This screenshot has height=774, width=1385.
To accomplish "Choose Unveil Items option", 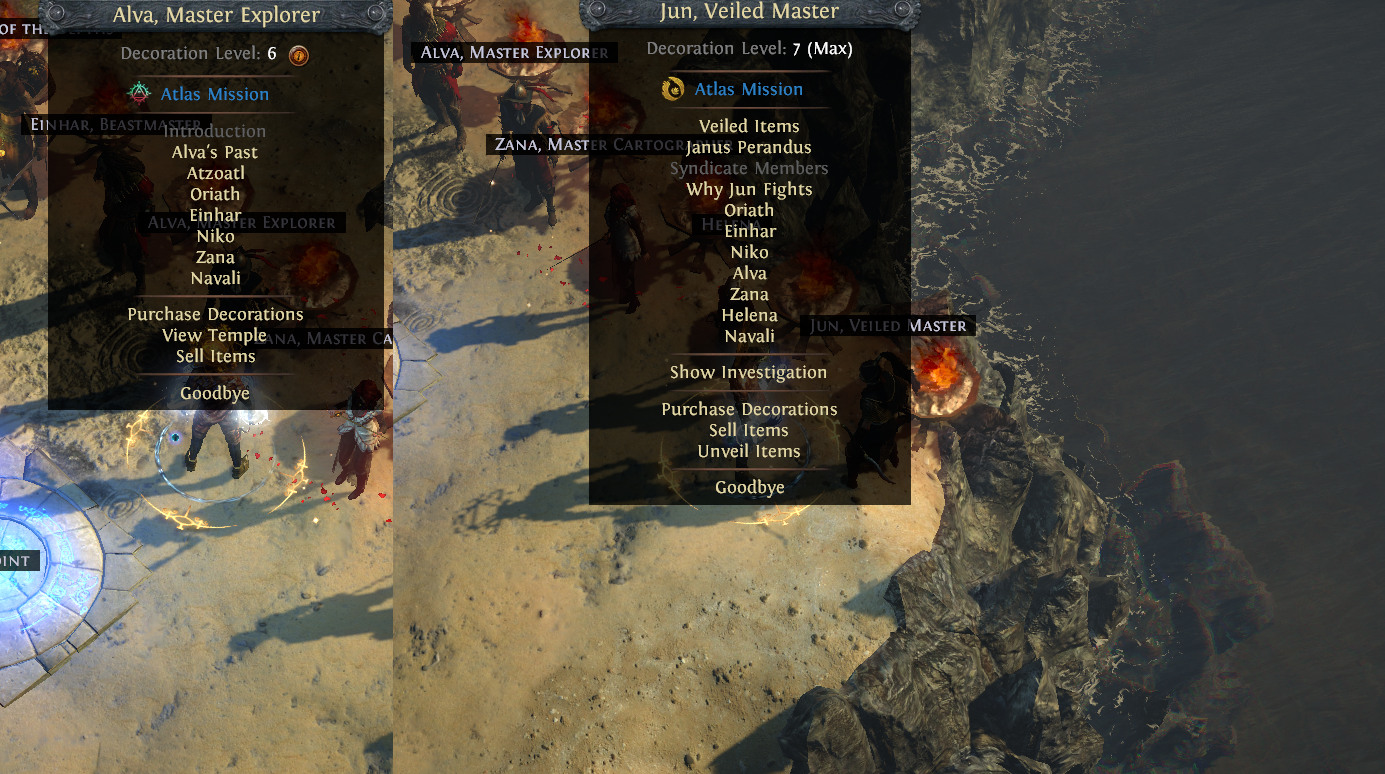I will tap(749, 451).
